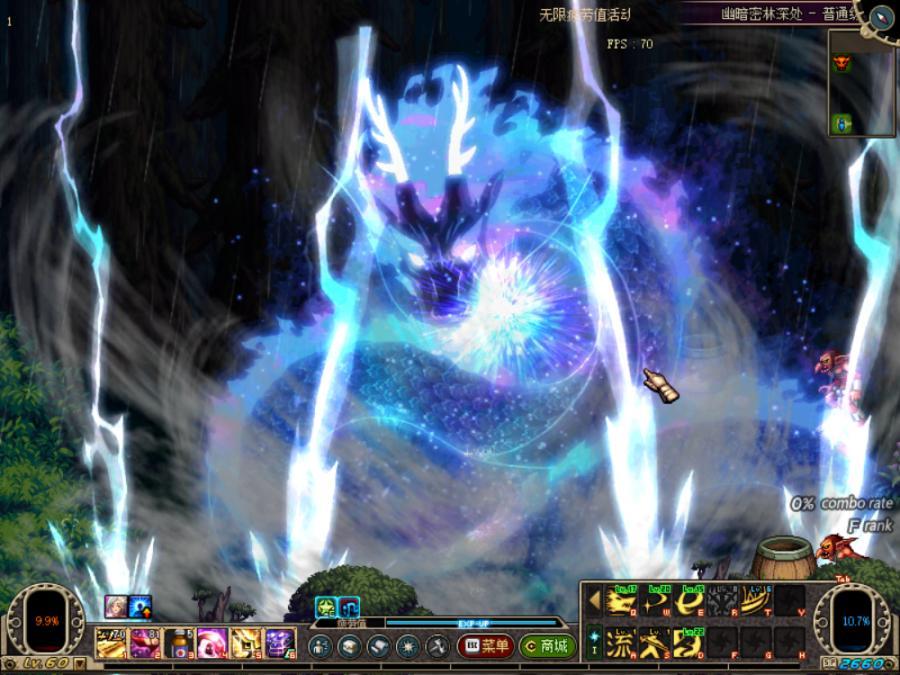Viewport: 900px width, 675px height.
Task: Select the gold bars item in slot 1
Action: coord(111,642)
